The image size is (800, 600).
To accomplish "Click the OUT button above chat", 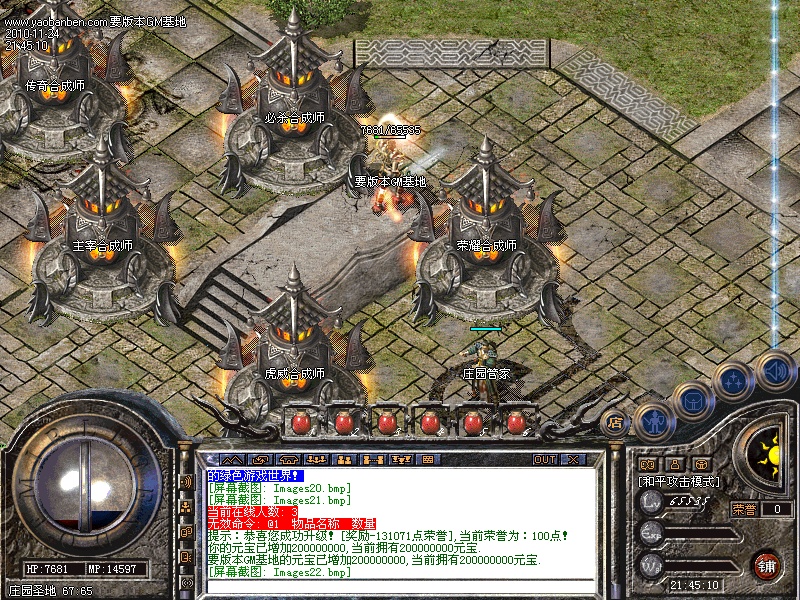I will 544,459.
